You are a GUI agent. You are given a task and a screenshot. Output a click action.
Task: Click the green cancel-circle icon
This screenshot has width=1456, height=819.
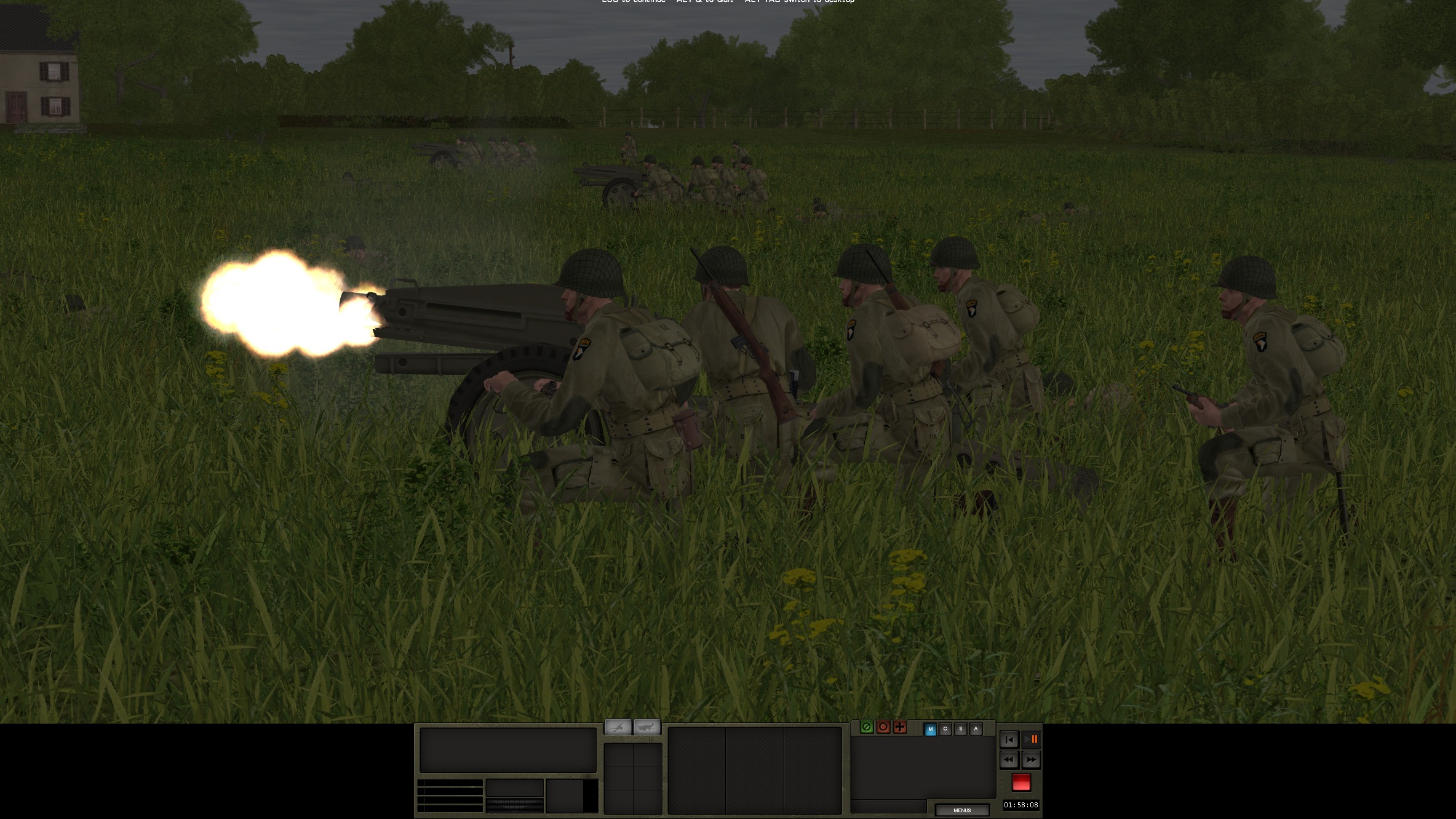click(x=867, y=727)
